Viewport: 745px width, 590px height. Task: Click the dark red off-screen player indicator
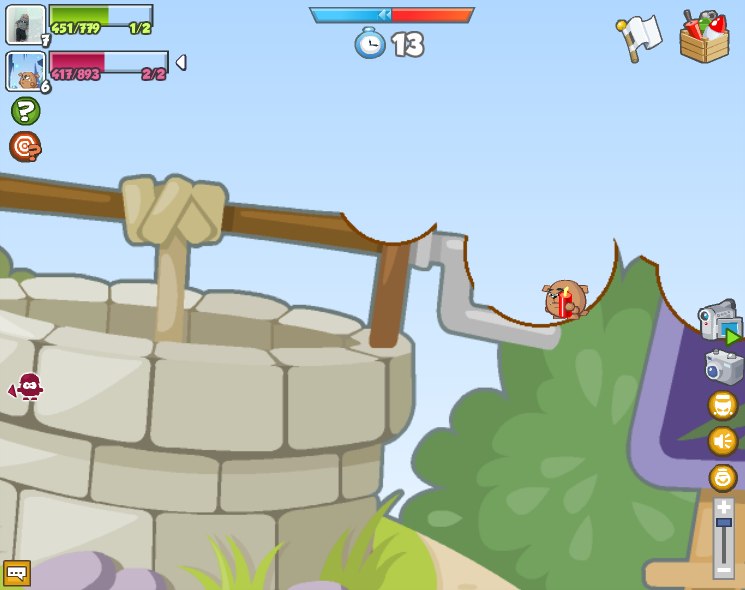pos(30,386)
